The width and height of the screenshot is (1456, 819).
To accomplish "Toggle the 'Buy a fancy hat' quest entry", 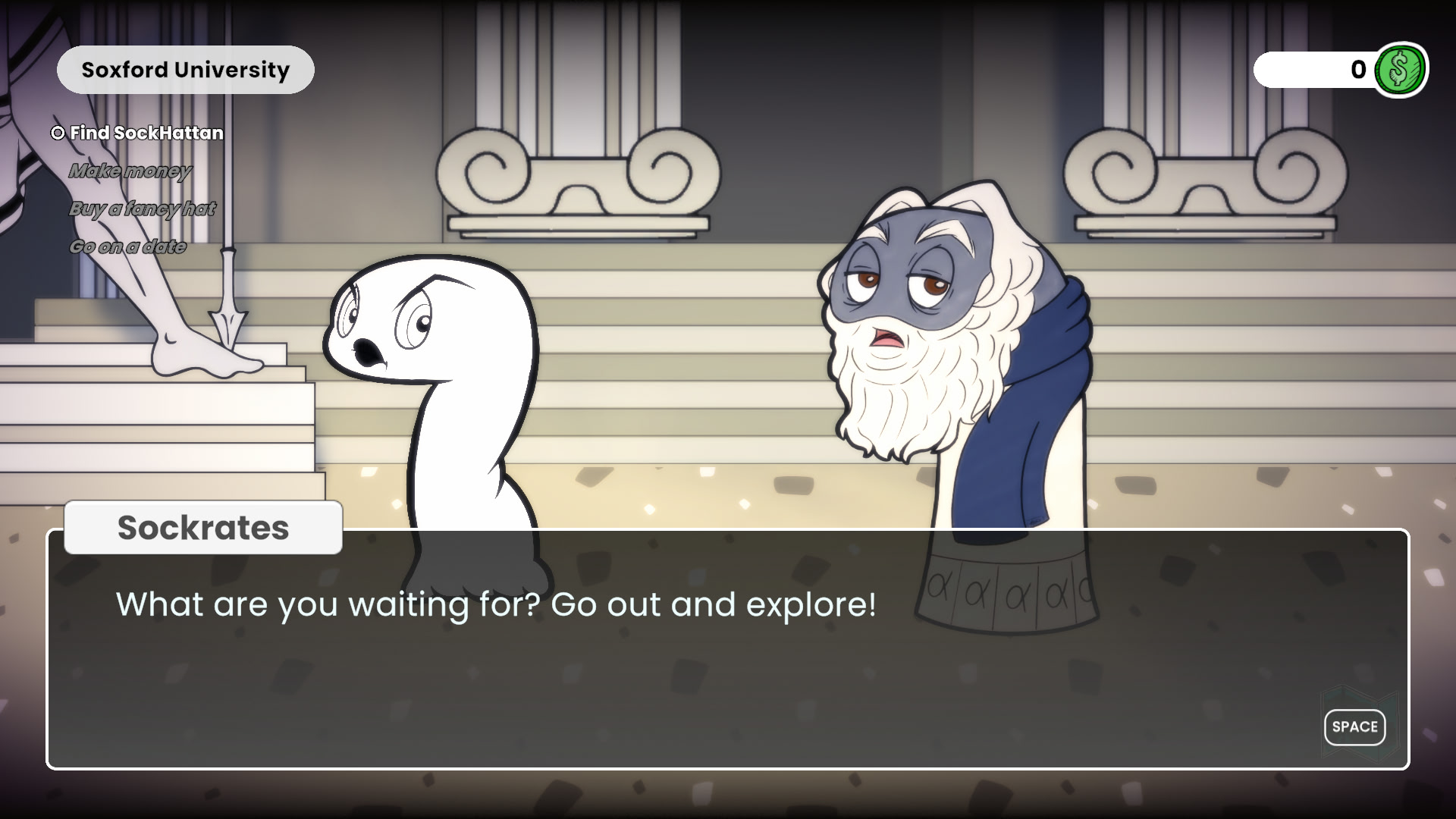I will pos(143,209).
